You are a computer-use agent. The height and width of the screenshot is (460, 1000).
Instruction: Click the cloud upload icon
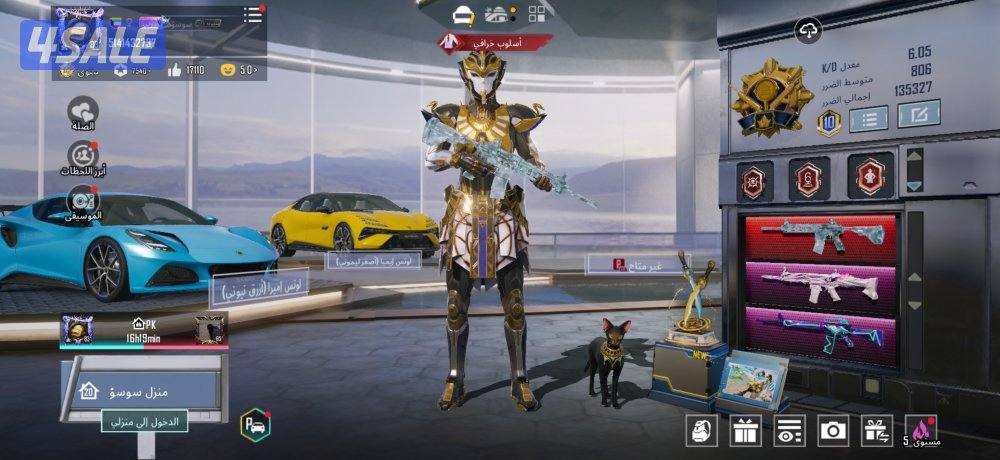807,30
